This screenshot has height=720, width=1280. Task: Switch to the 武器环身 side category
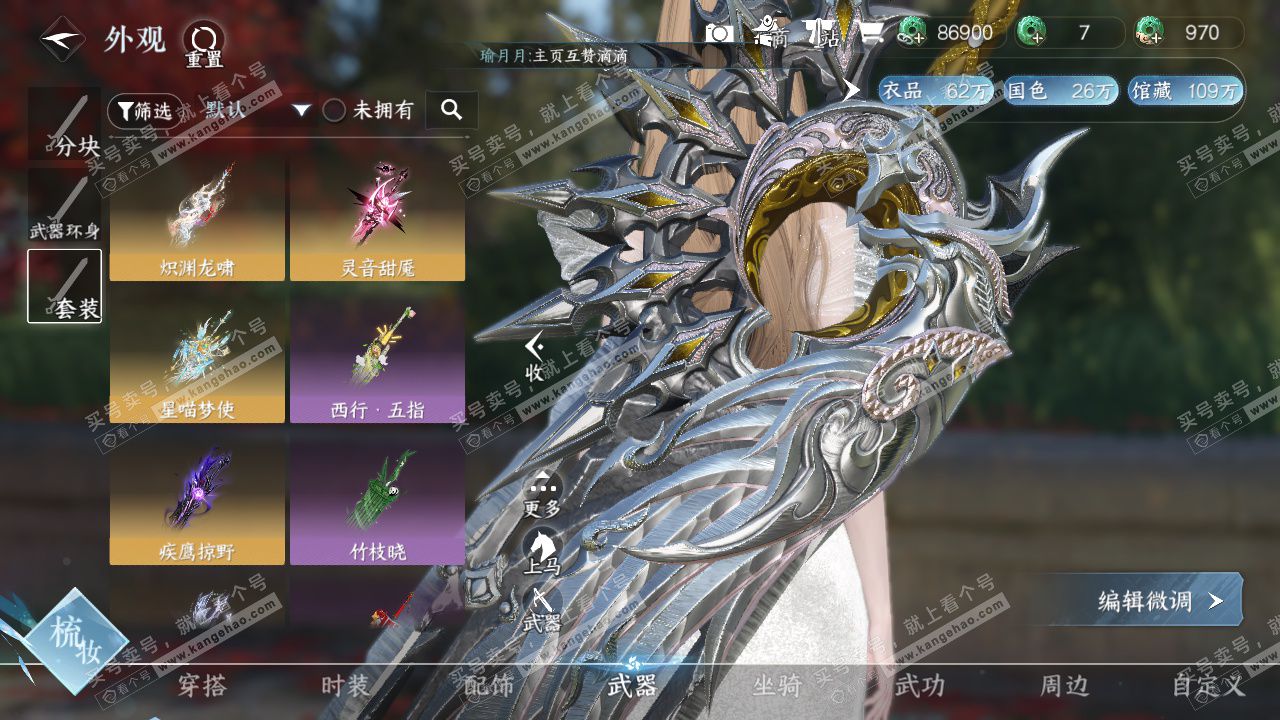(x=65, y=208)
